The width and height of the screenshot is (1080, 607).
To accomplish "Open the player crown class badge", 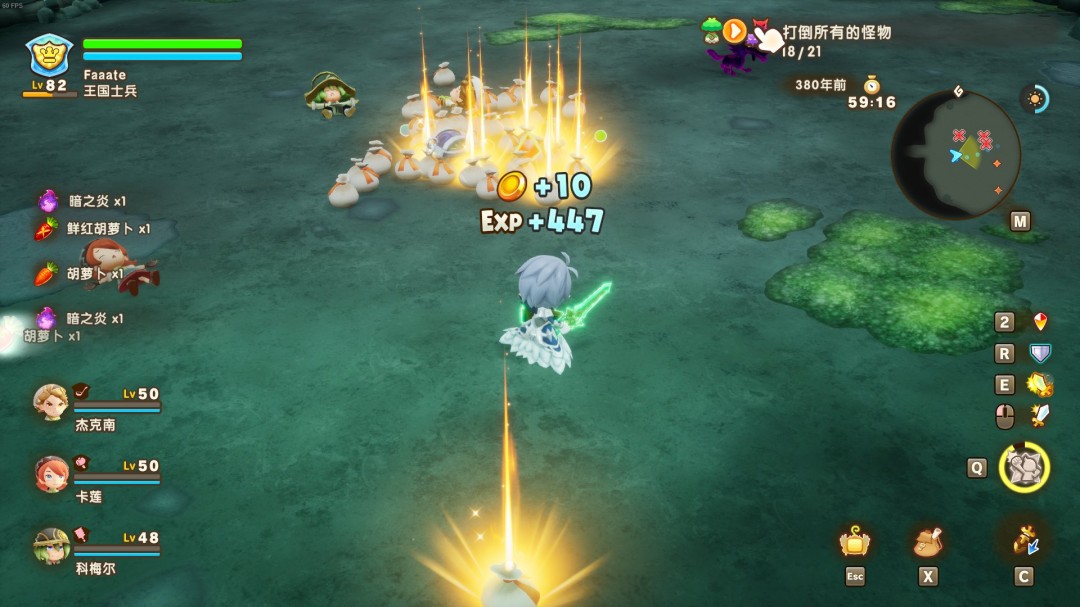I will pyautogui.click(x=49, y=55).
